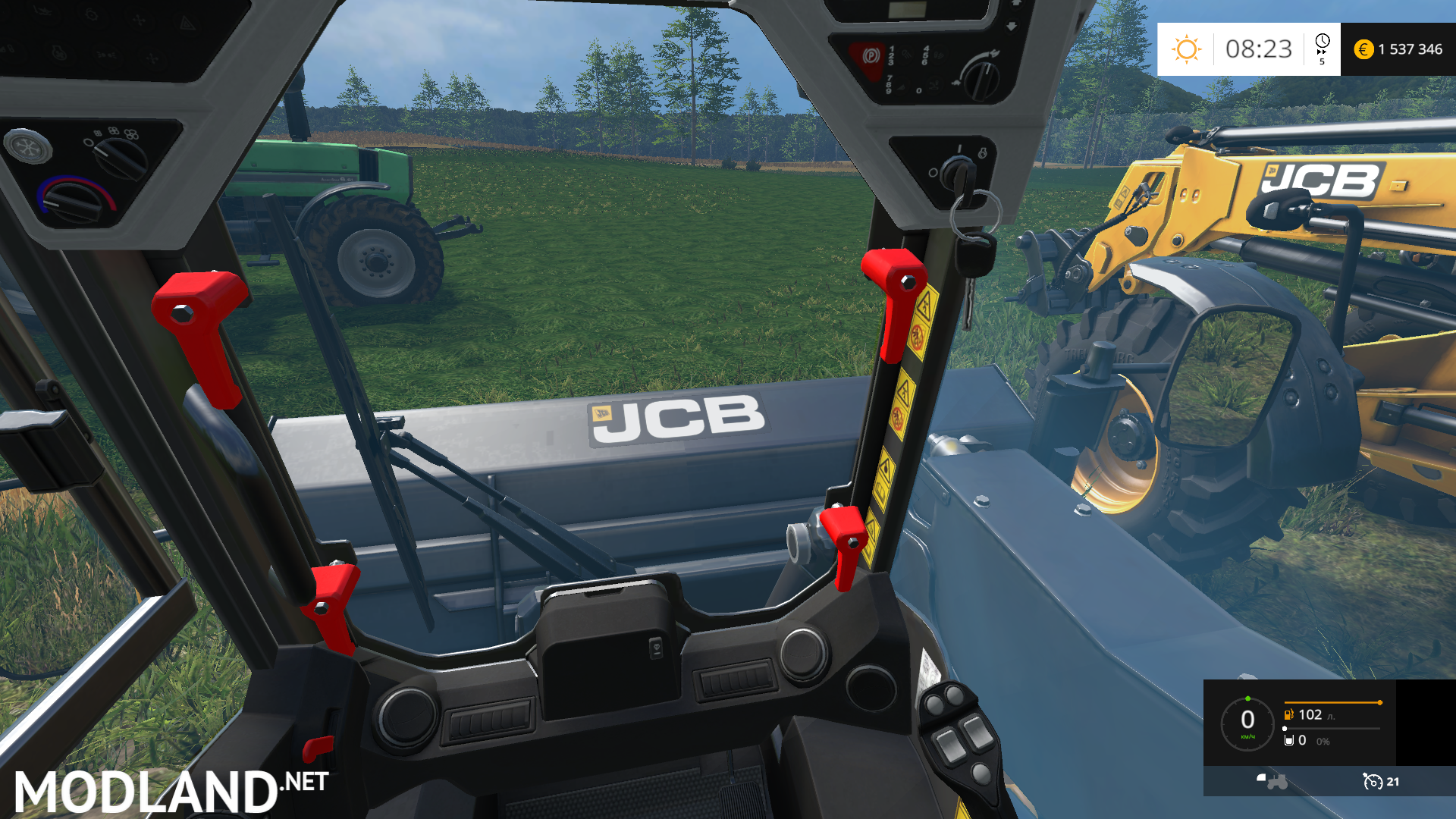The height and width of the screenshot is (819, 1456).
Task: Turn the ignition key in the overhead panel
Action: (x=959, y=173)
